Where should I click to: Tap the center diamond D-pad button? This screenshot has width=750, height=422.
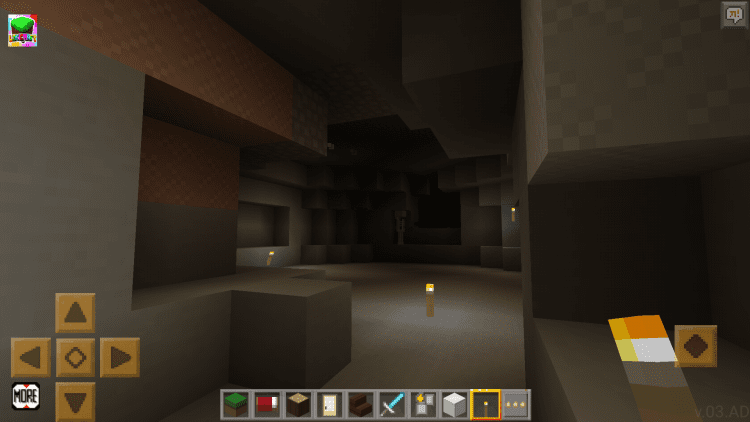[x=75, y=357]
